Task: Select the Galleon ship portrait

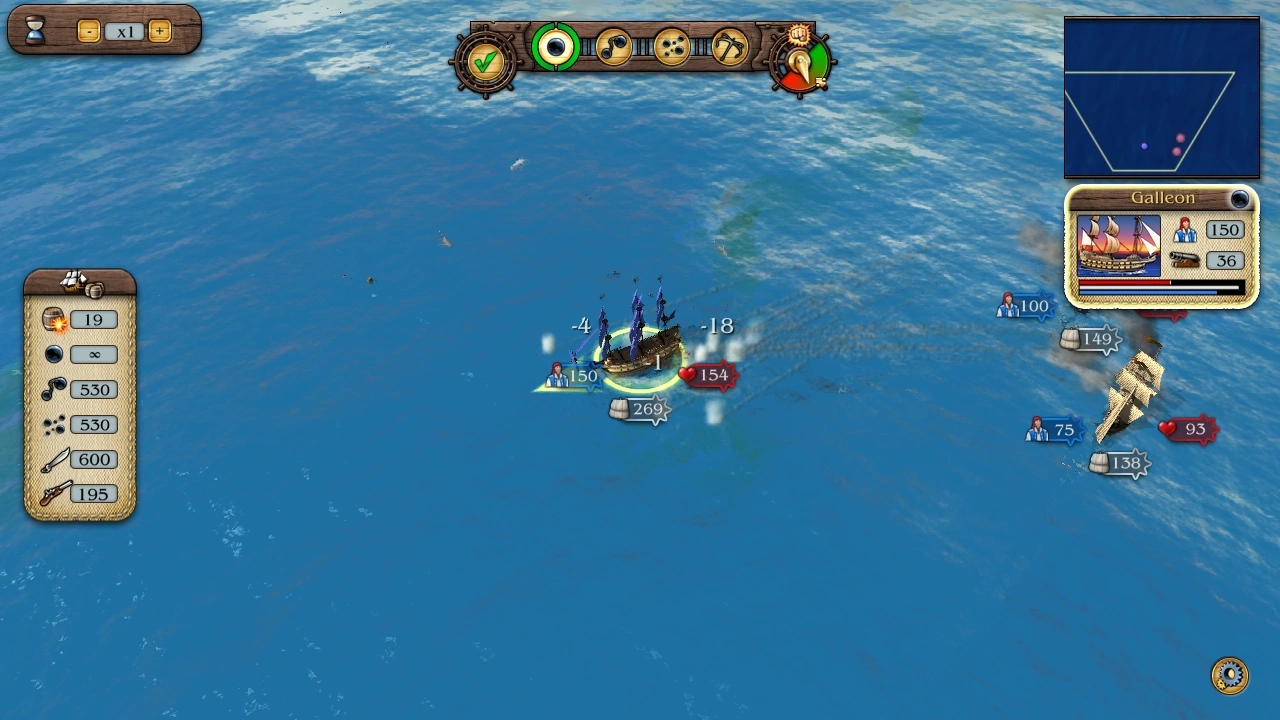Action: (1118, 245)
